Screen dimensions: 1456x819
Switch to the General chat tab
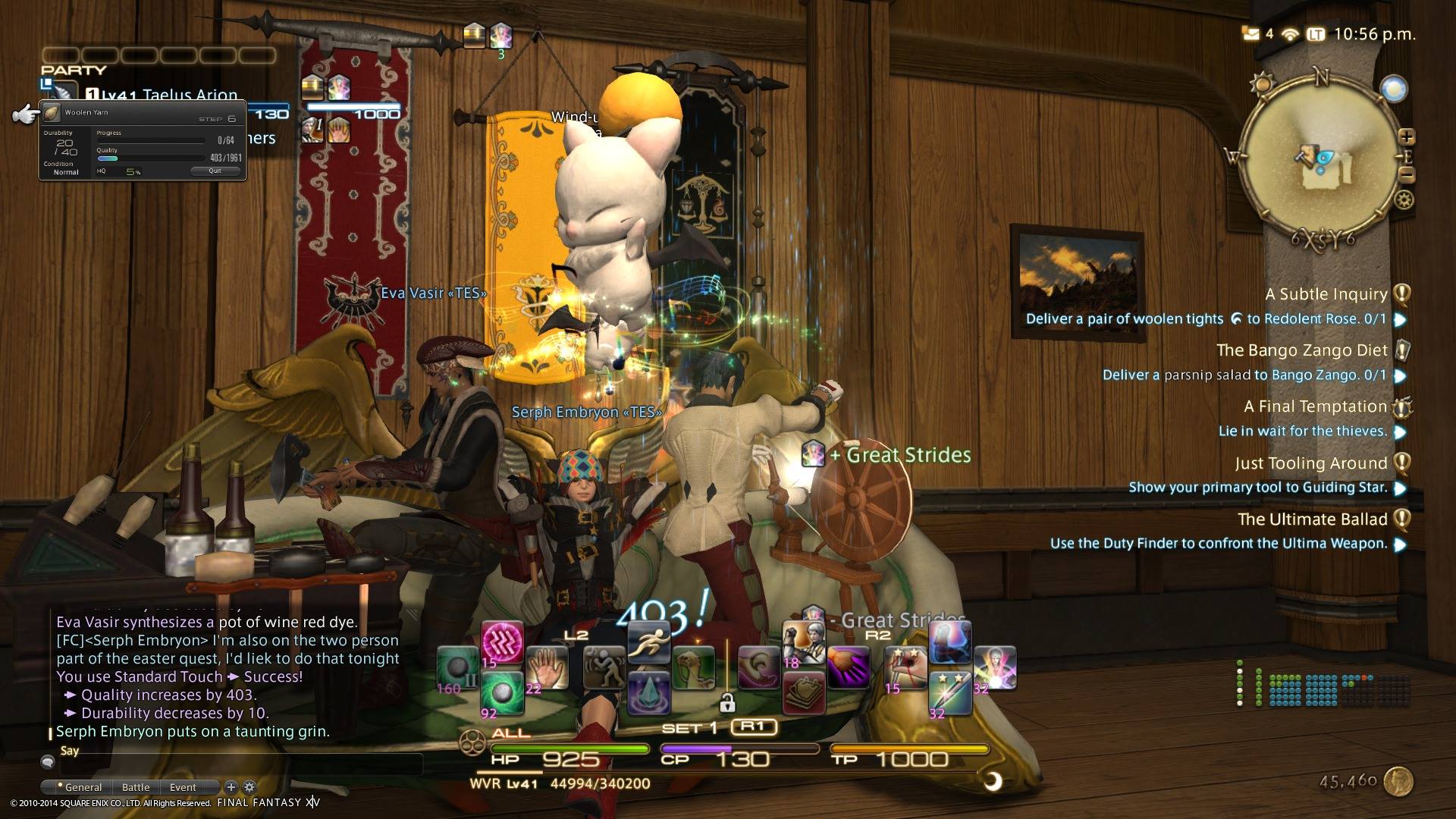[82, 787]
